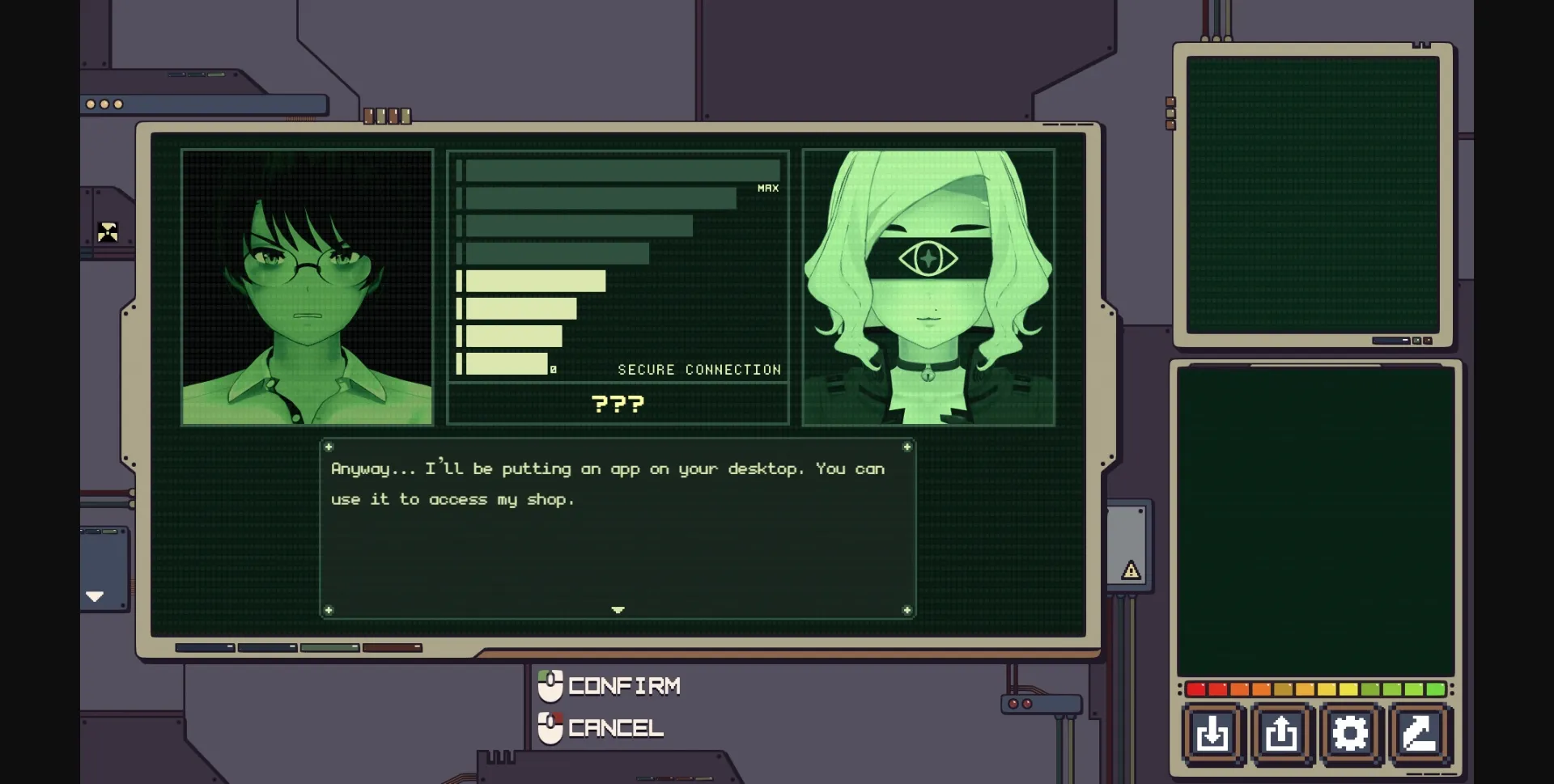Screen dimensions: 1554x784
Task: Click the warning triangle on the wall panel
Action: tap(1131, 570)
